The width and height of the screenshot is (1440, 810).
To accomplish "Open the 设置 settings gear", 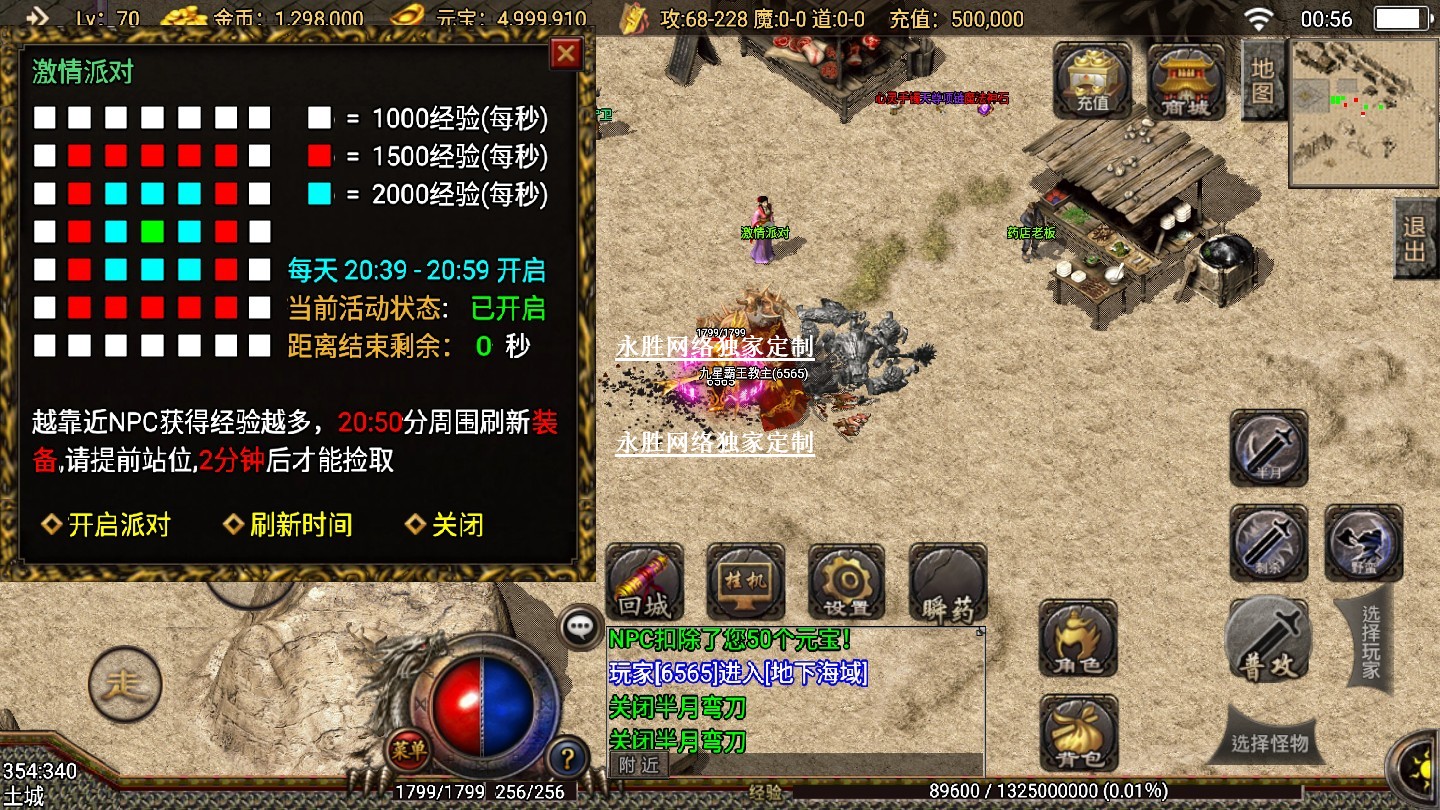I will point(846,583).
